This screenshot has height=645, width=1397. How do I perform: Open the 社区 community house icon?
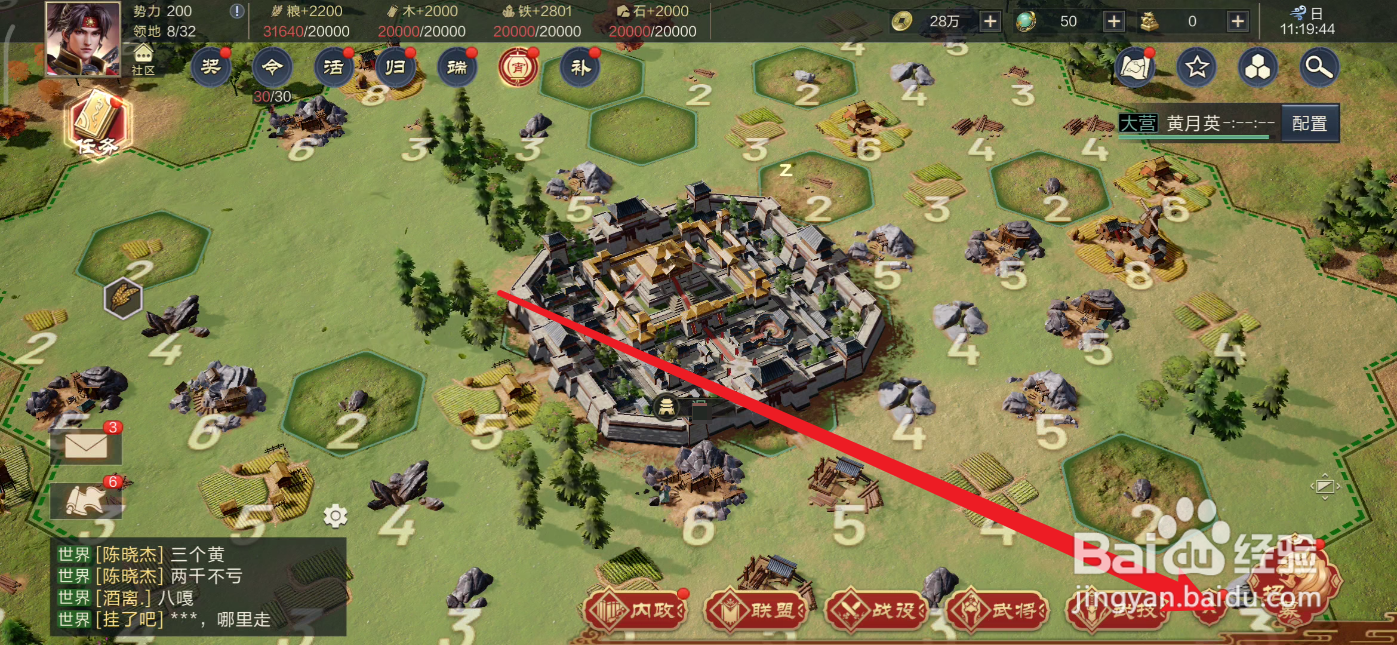pos(144,59)
